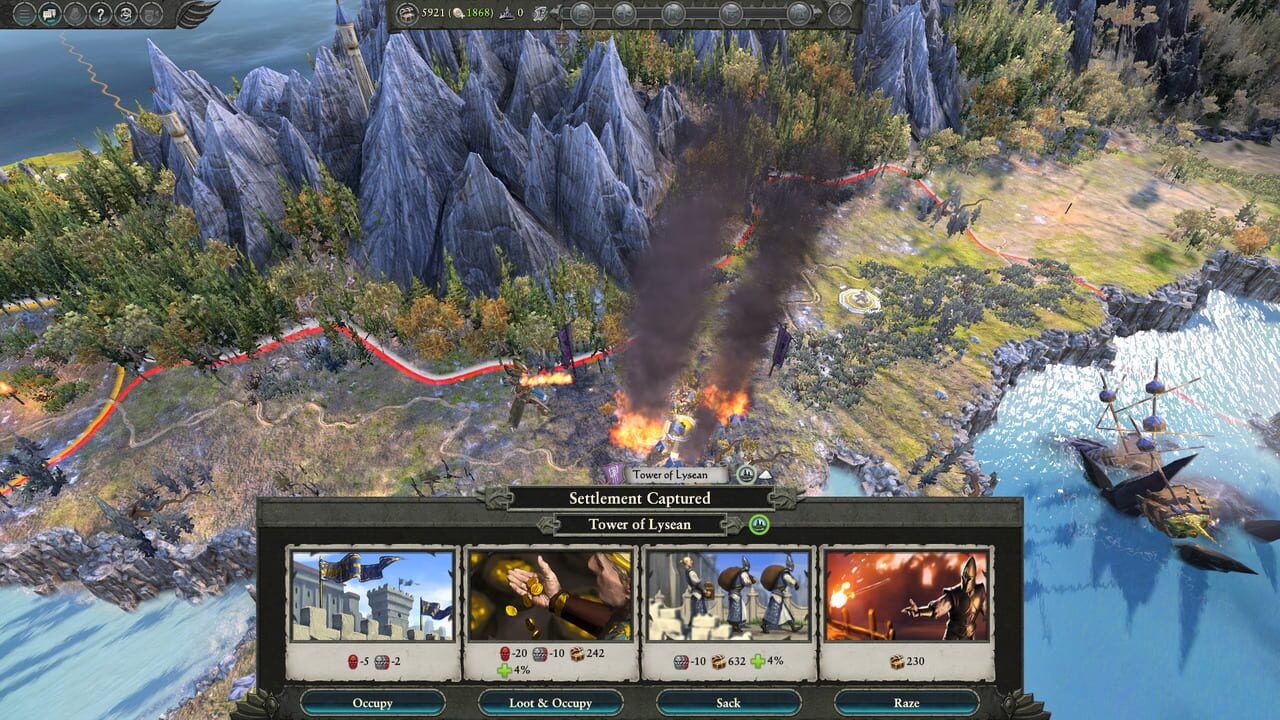Select the Settlement Captured header bar
1280x720 pixels.
tap(640, 497)
